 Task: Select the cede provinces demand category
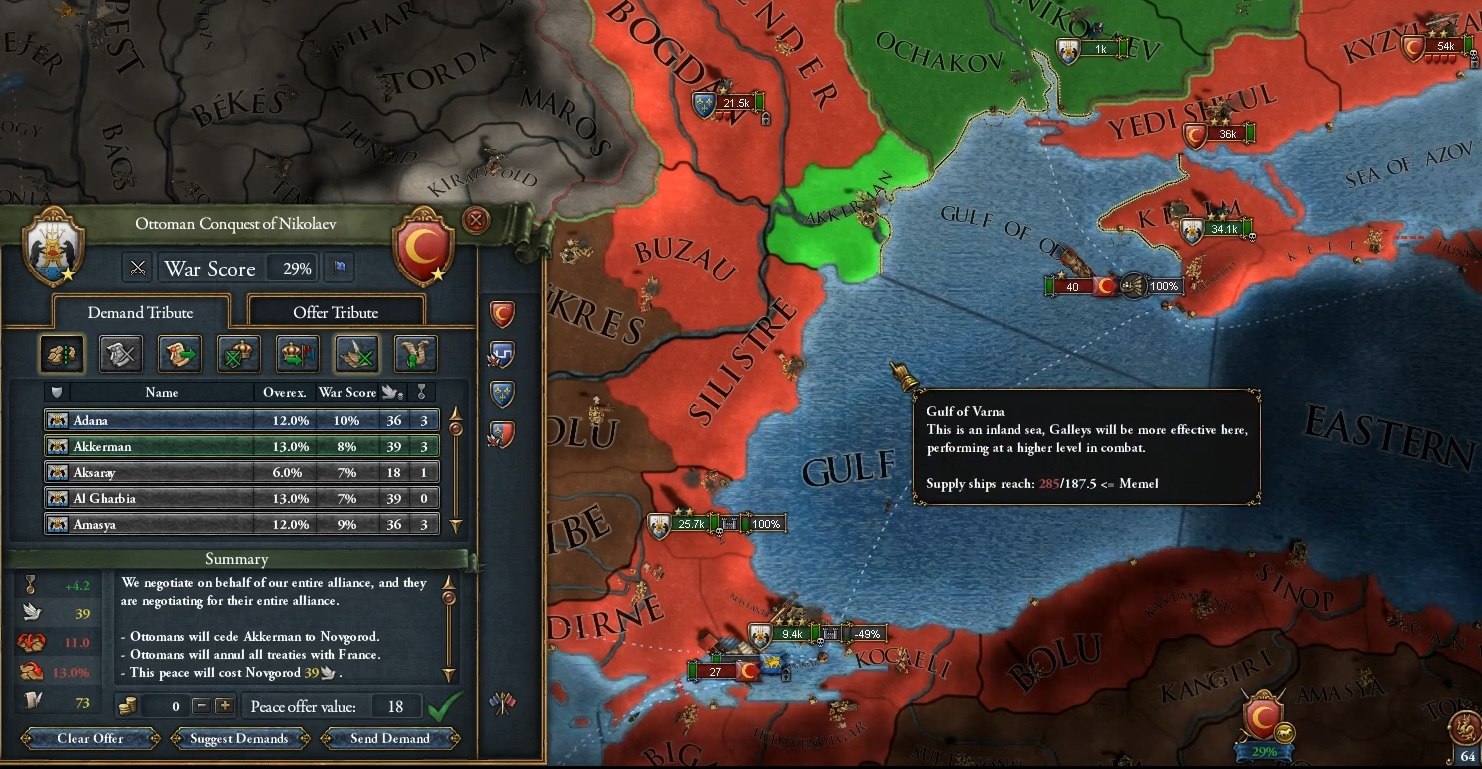tap(61, 354)
